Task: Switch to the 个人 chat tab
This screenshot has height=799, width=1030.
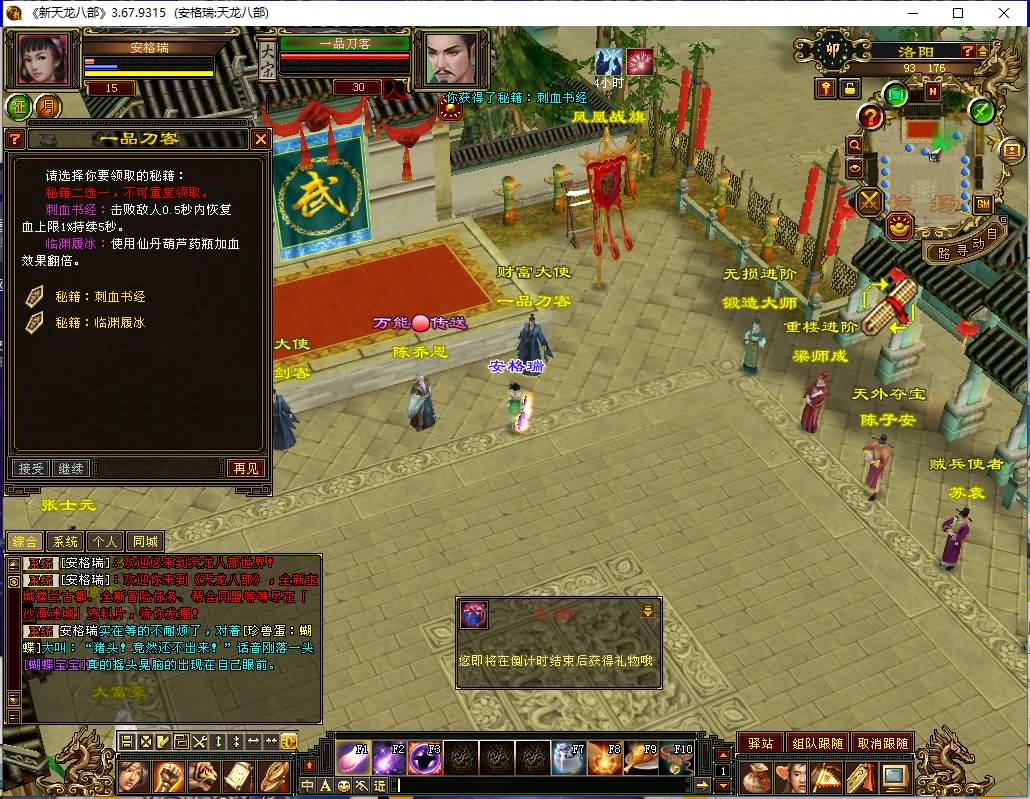Action: pyautogui.click(x=105, y=541)
